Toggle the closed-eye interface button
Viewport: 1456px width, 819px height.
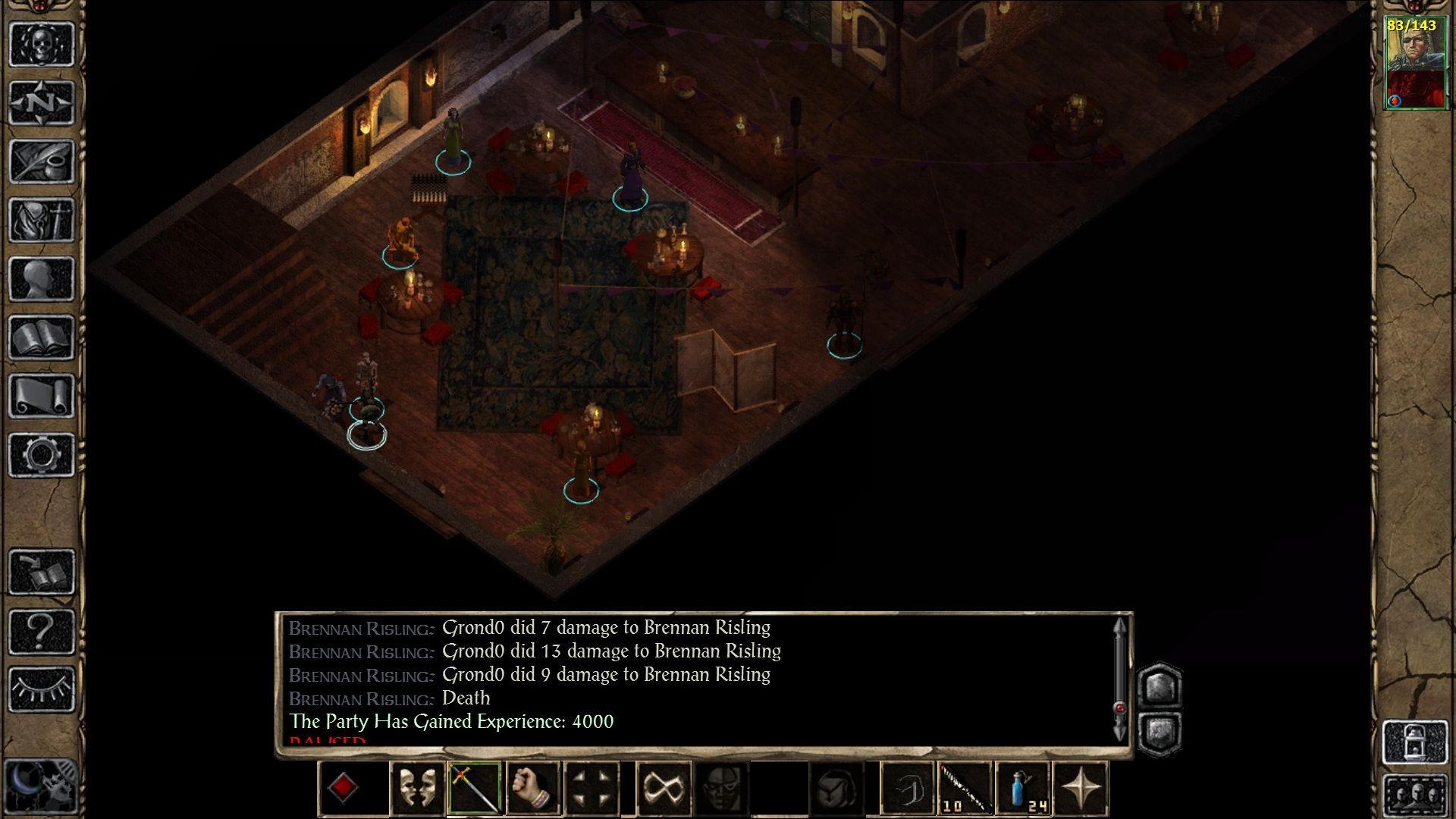pos(42,689)
